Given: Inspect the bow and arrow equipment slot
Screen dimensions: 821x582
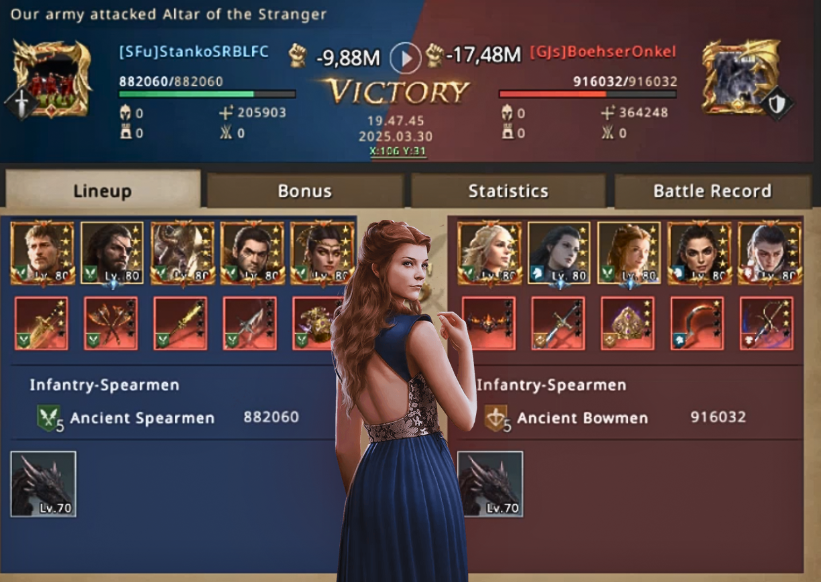Looking at the screenshot, I should click(765, 323).
